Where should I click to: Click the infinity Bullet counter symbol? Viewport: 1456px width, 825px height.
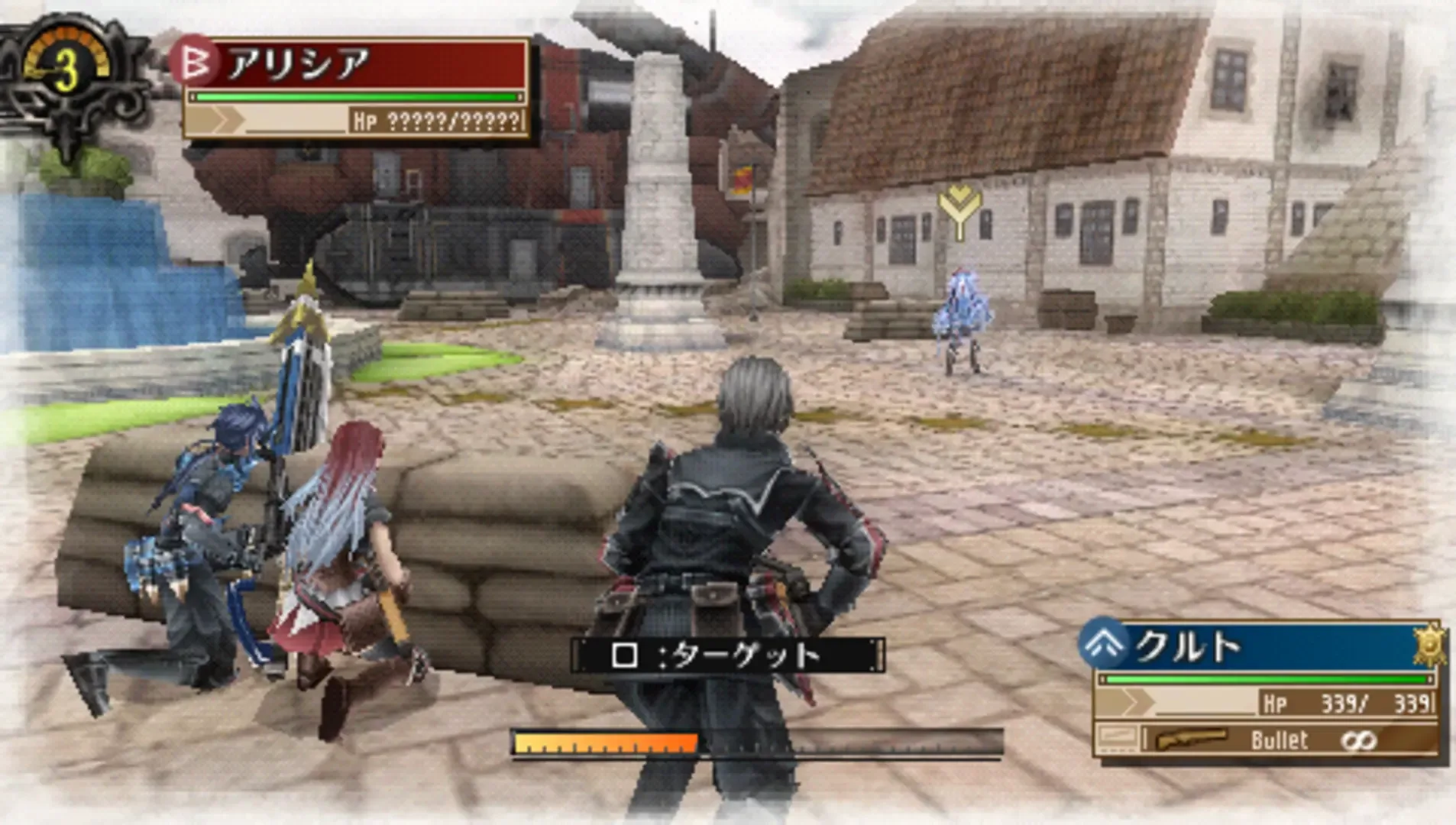click(1360, 739)
